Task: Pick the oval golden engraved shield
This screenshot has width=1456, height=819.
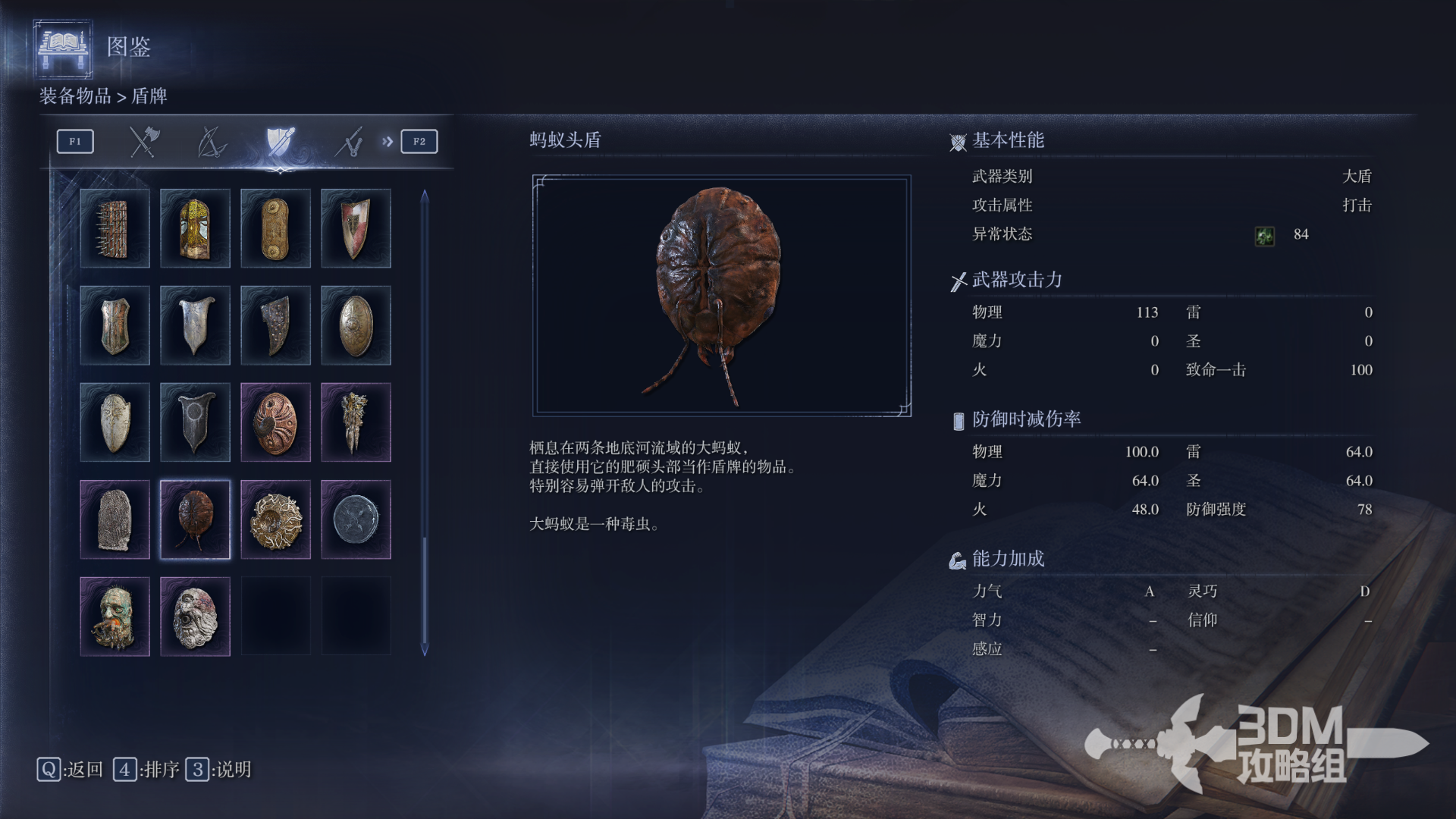Action: [356, 325]
